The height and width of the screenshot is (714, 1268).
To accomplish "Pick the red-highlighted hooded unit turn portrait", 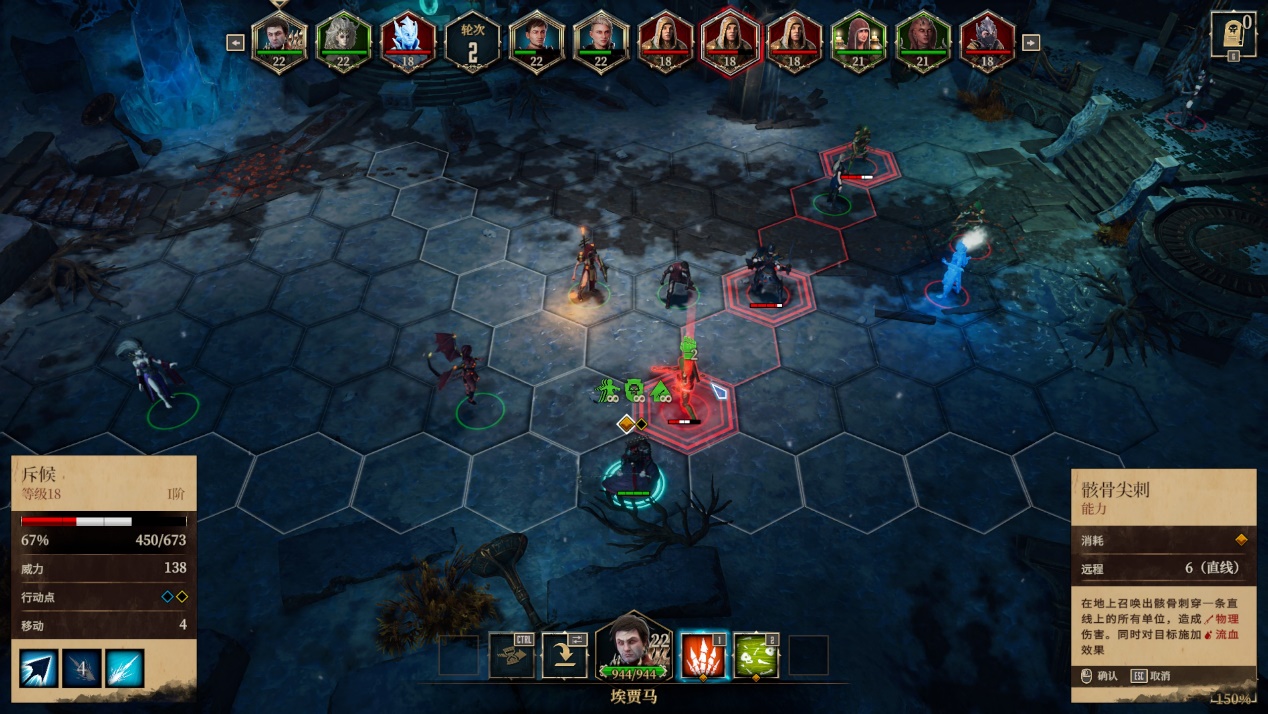I will coord(729,42).
